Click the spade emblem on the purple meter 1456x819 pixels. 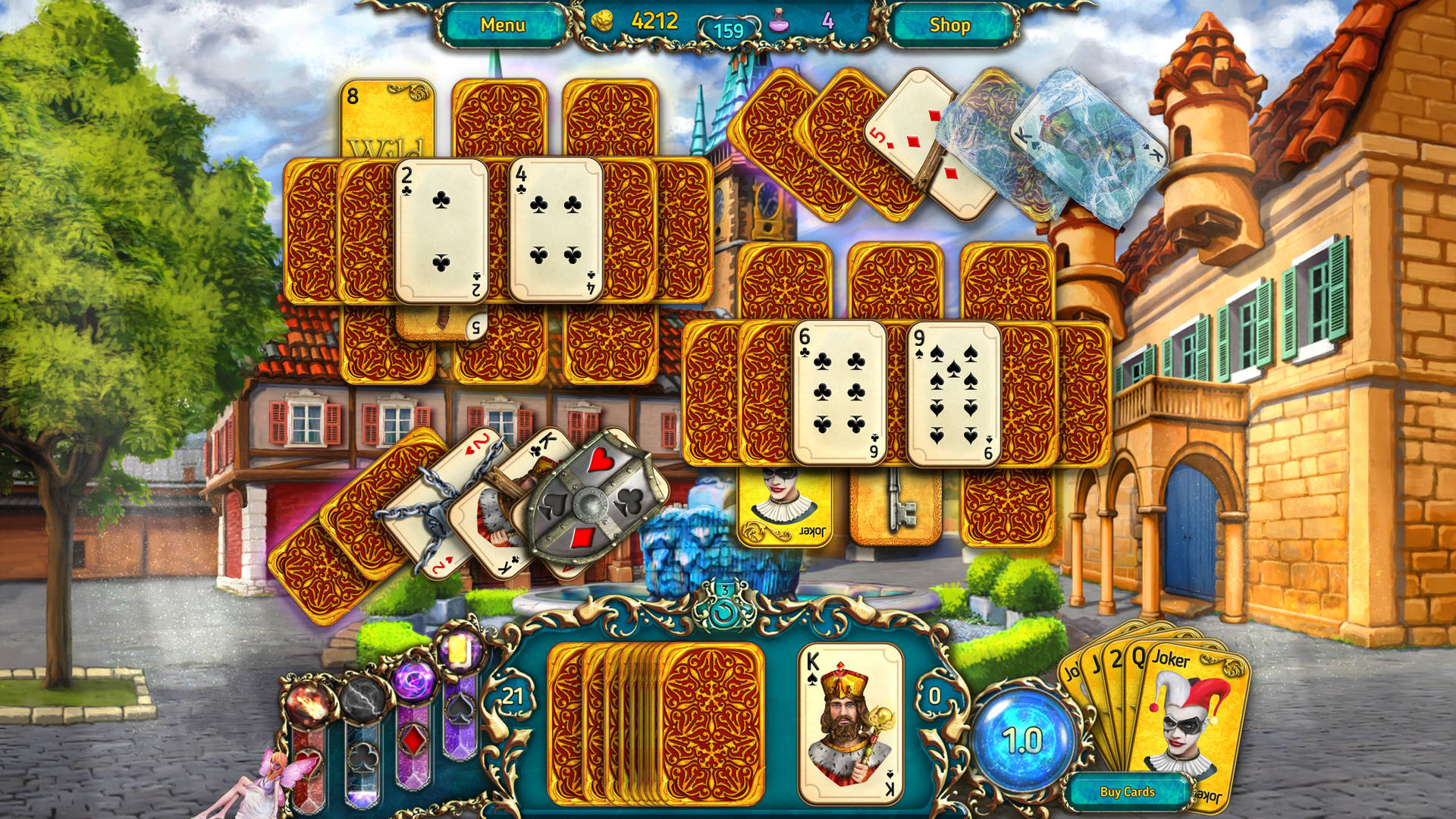tap(458, 709)
